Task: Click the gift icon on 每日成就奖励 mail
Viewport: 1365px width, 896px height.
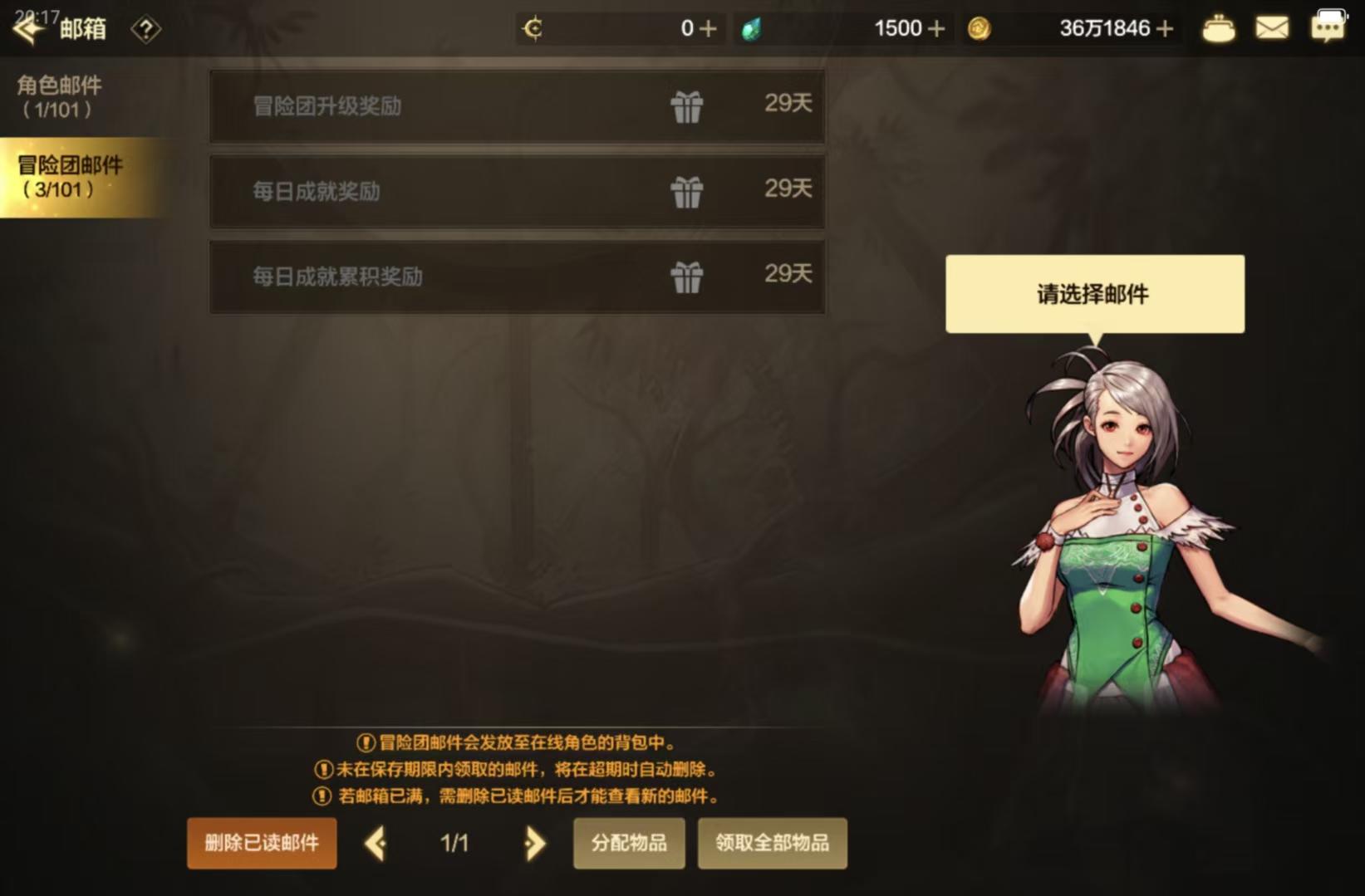Action: point(688,191)
